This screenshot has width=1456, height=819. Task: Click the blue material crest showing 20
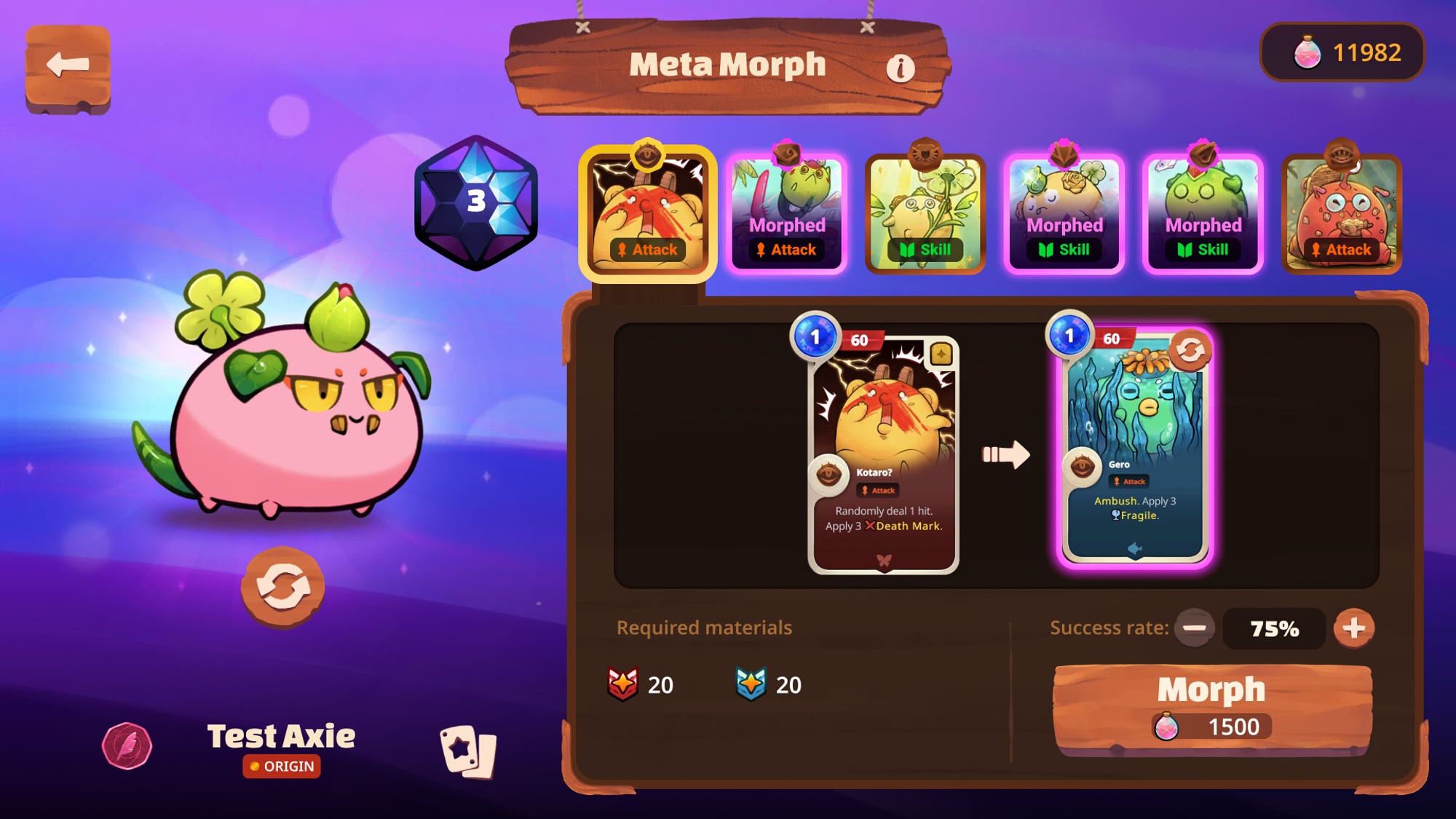(x=751, y=683)
